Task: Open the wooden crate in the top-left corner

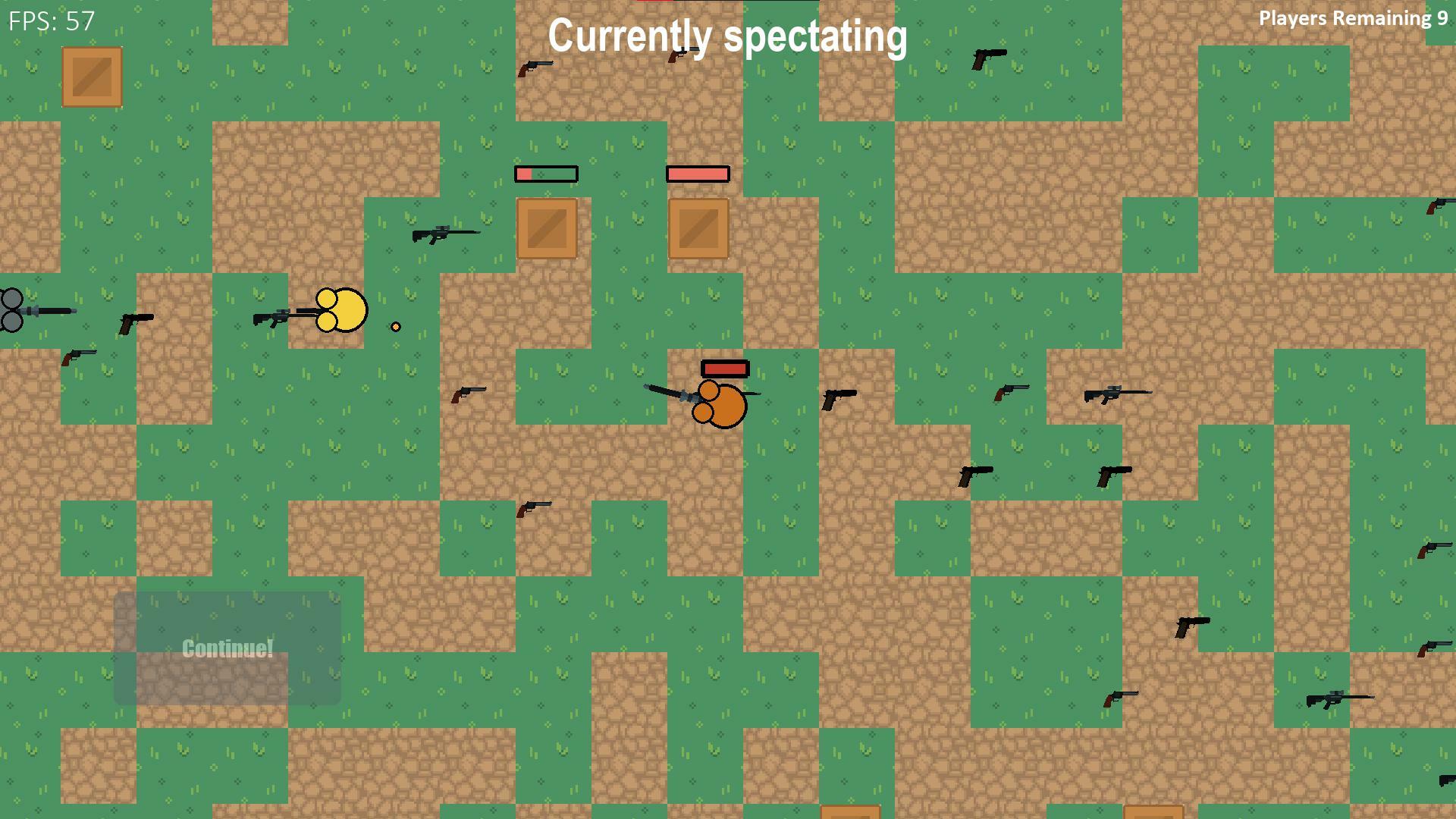Action: [92, 78]
